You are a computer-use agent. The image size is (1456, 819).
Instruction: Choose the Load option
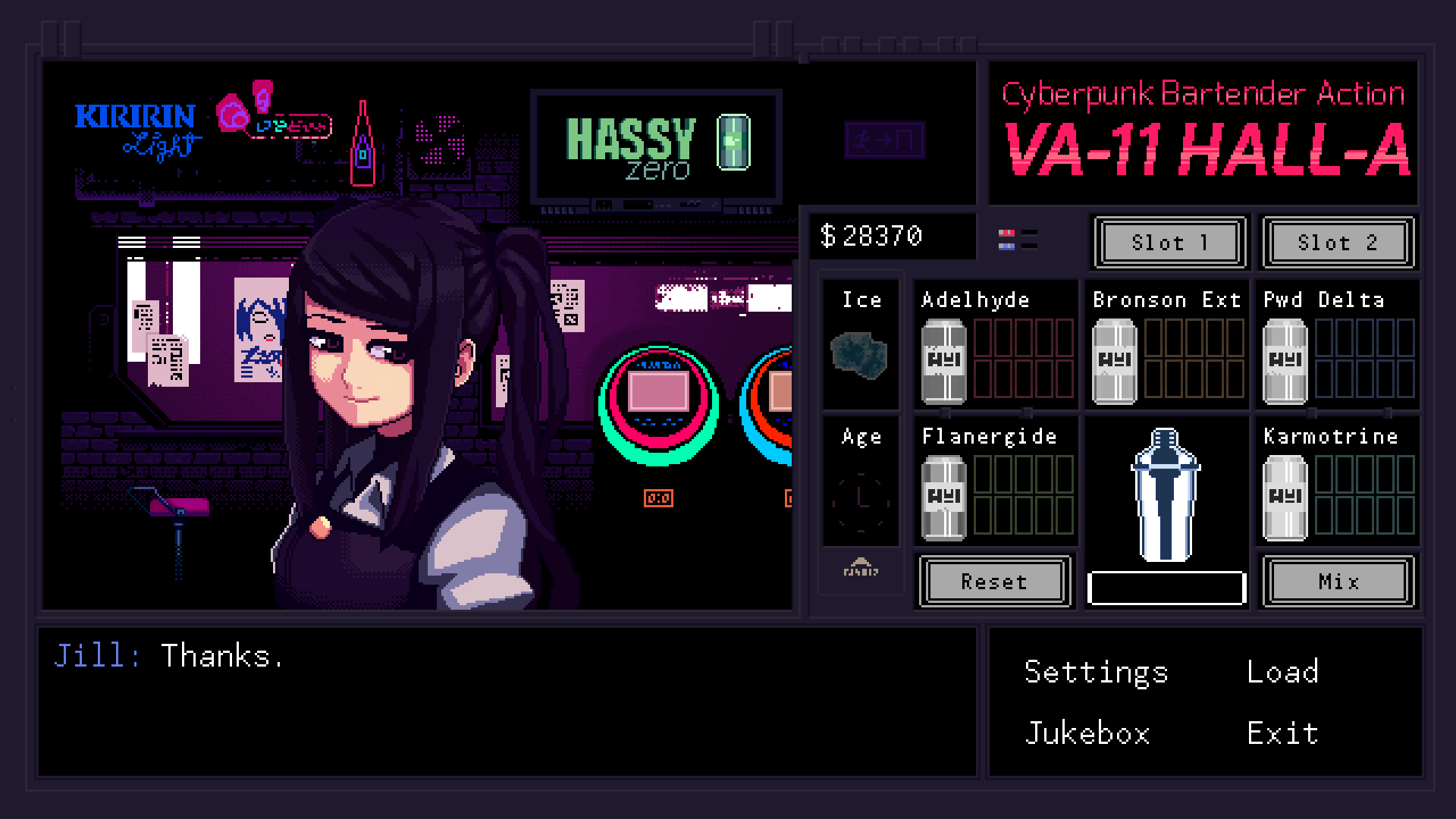pyautogui.click(x=1282, y=672)
